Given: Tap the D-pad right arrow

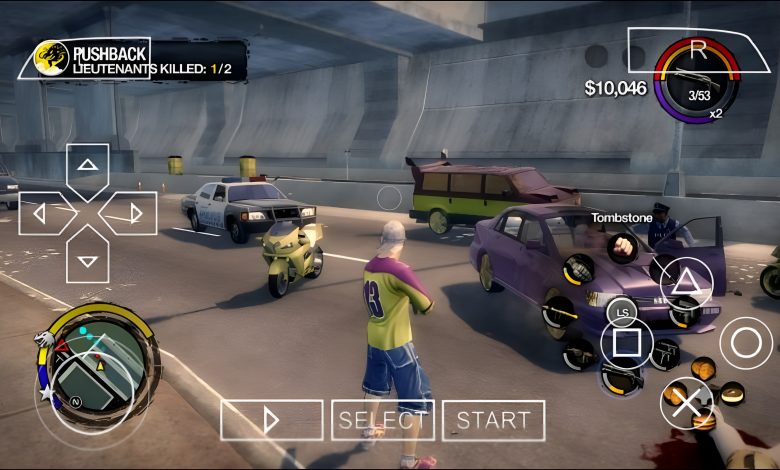Looking at the screenshot, I should click(x=132, y=213).
